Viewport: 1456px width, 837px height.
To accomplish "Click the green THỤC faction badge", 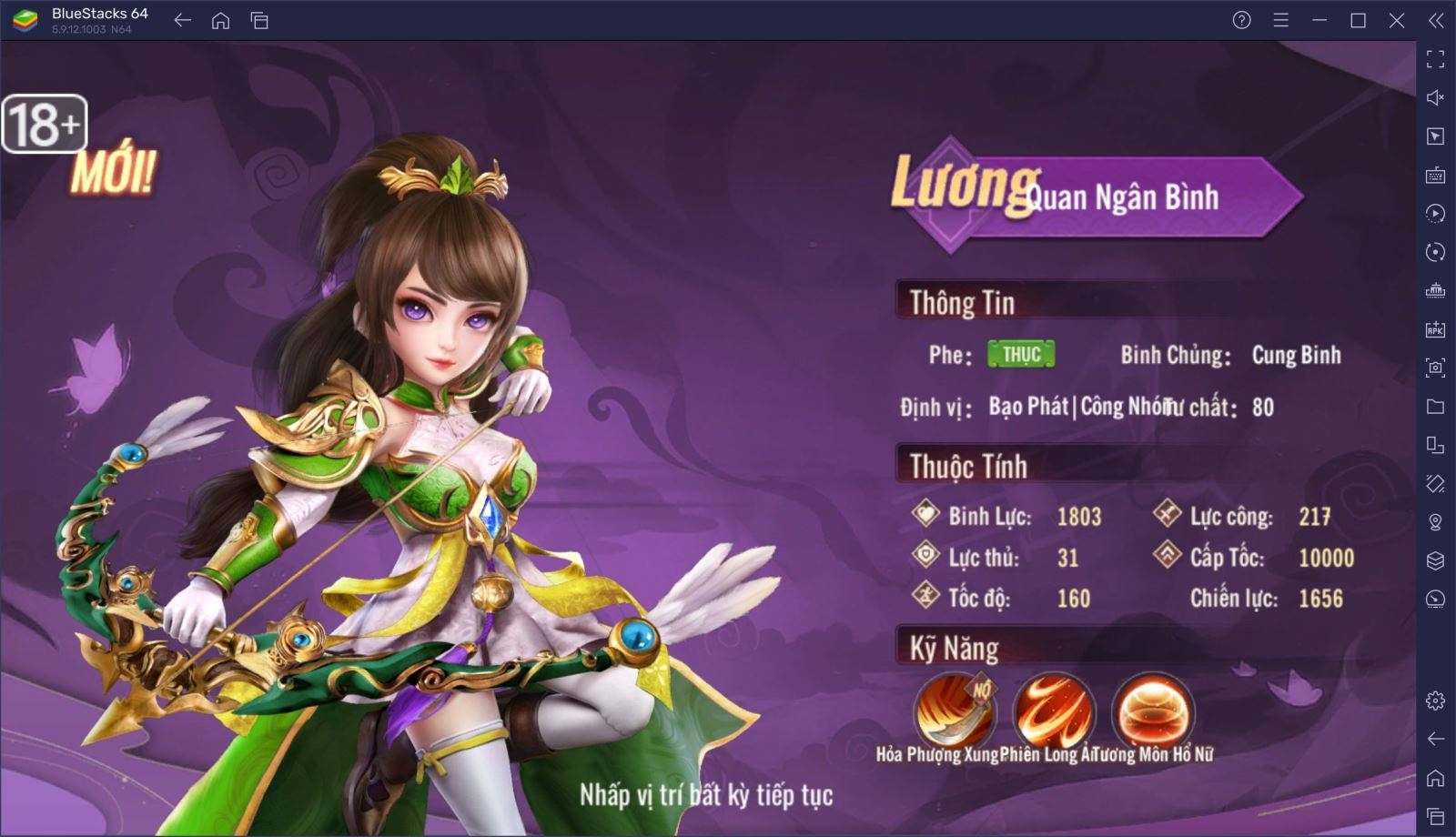I will click(1019, 355).
